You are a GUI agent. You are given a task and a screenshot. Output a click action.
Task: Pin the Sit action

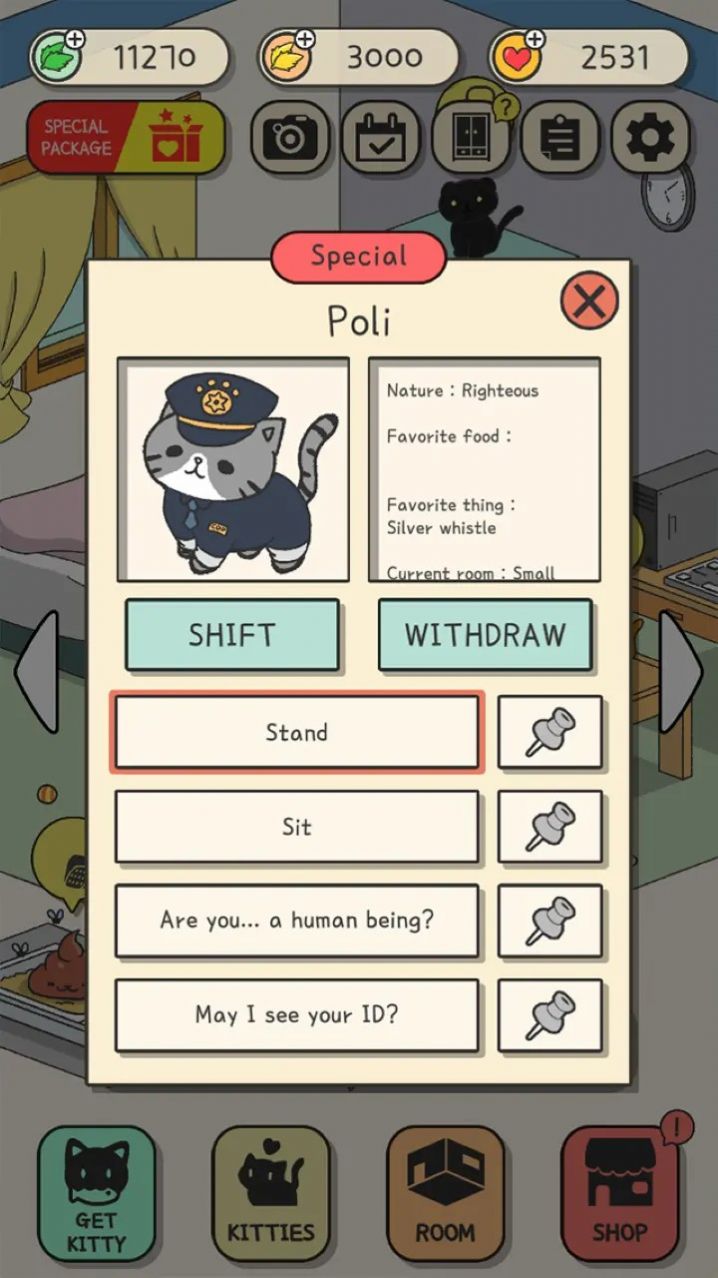click(x=550, y=827)
